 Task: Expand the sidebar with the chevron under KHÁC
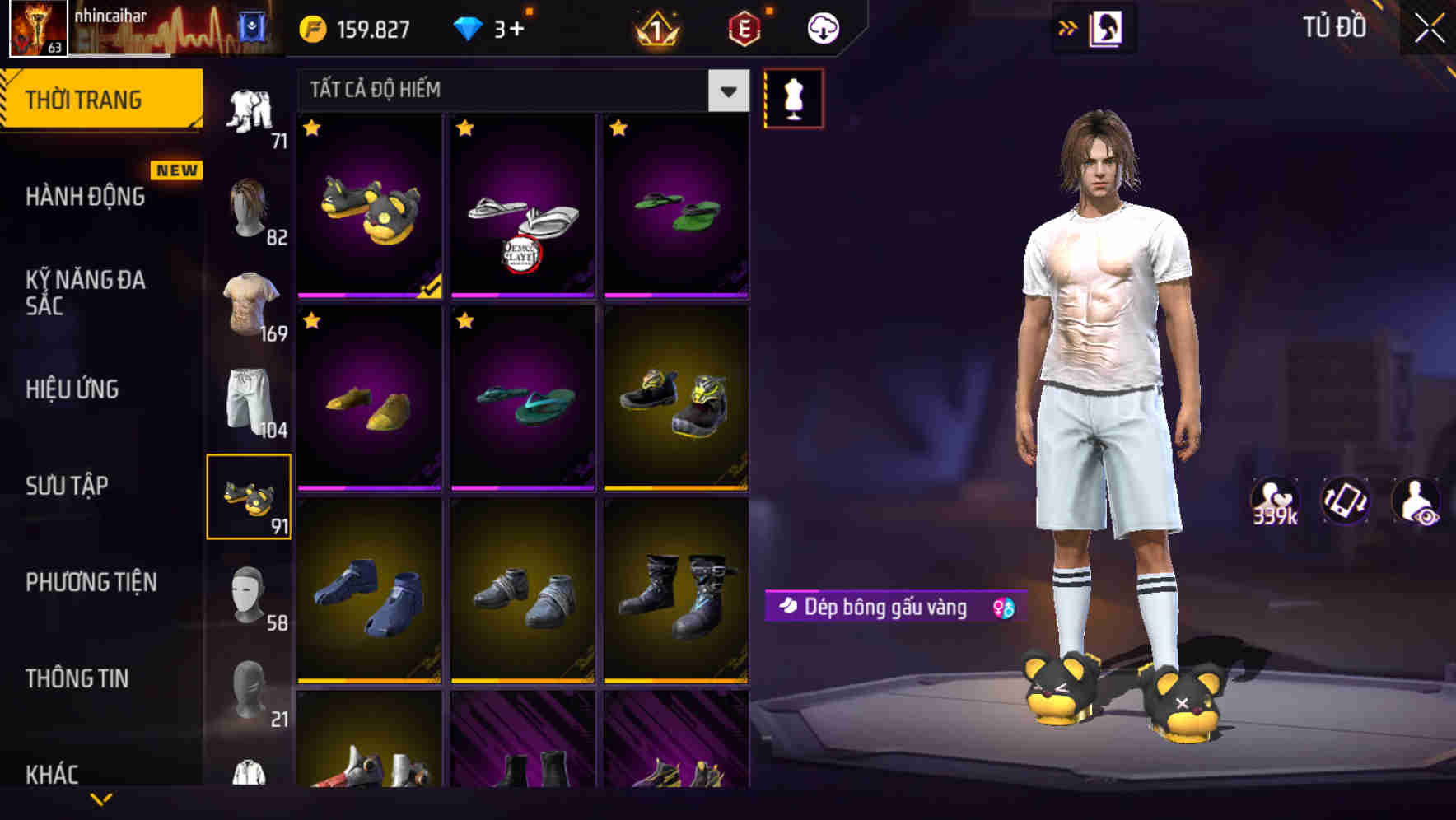click(101, 797)
